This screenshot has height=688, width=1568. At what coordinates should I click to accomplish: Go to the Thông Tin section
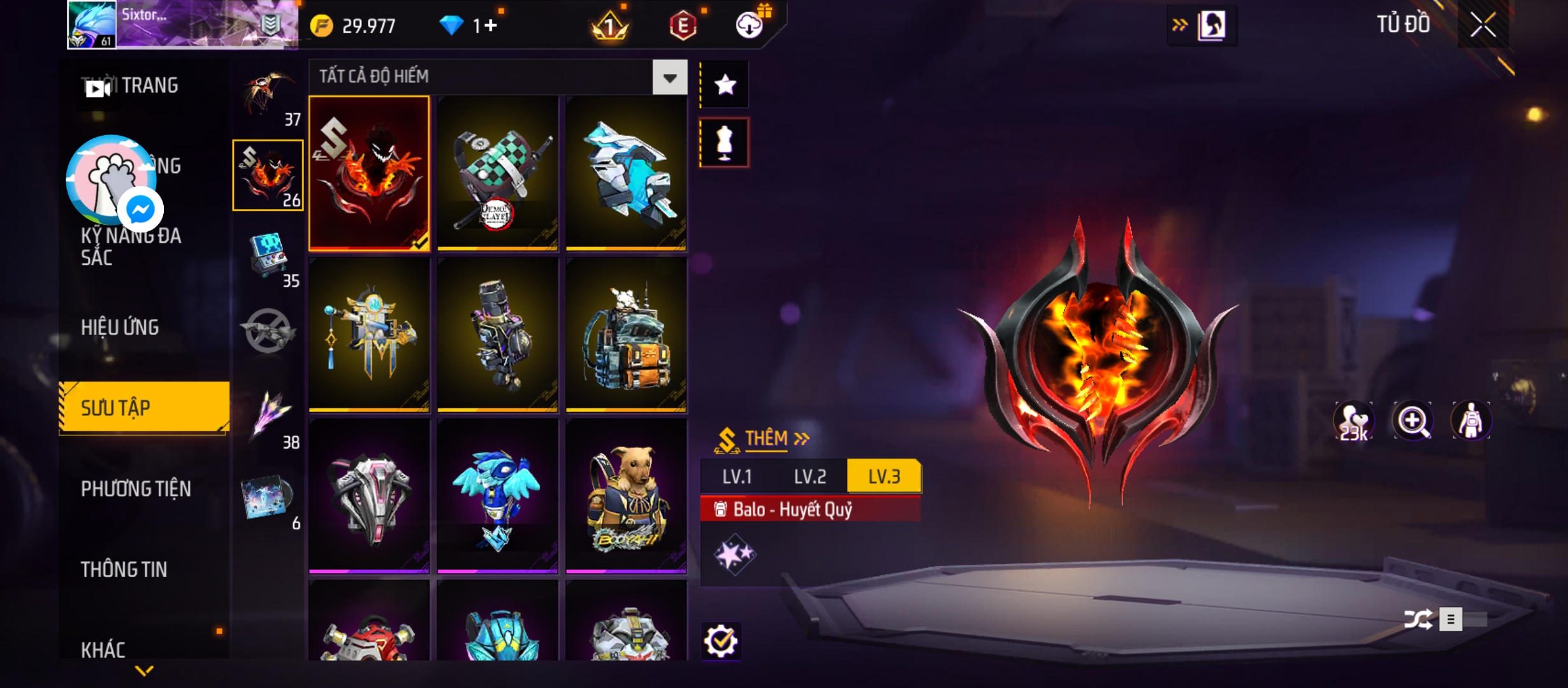[x=124, y=570]
